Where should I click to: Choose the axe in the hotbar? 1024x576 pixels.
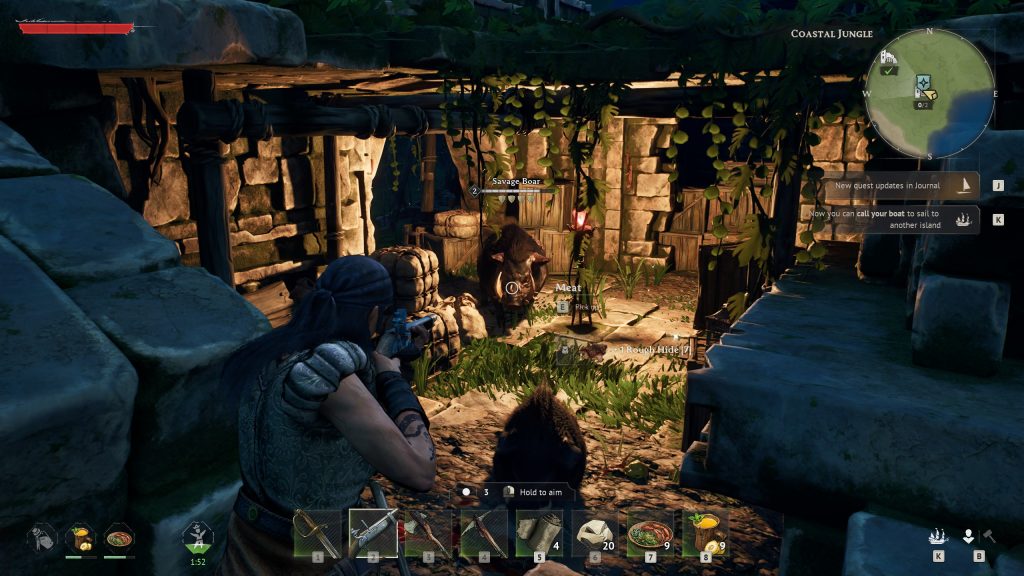pyautogui.click(x=428, y=532)
